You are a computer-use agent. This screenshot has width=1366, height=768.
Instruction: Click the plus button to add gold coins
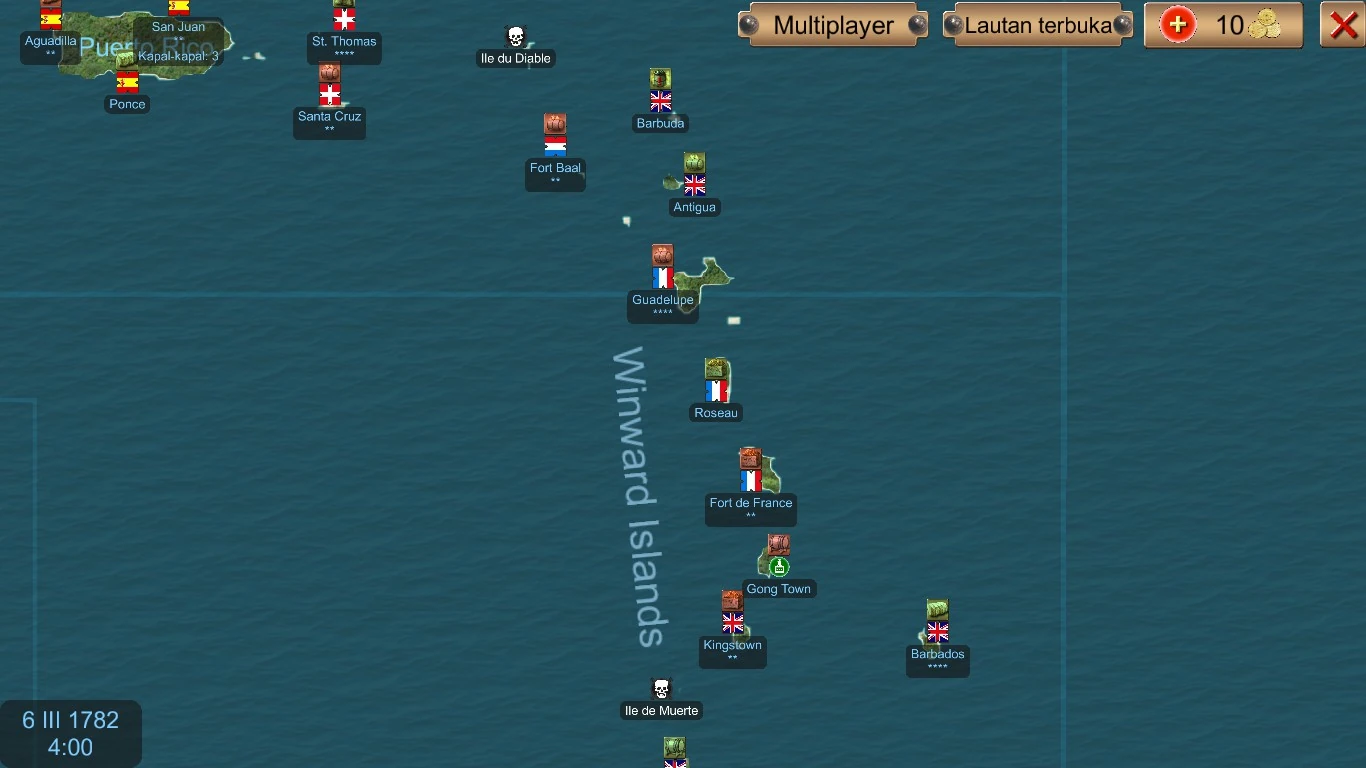coord(1177,25)
